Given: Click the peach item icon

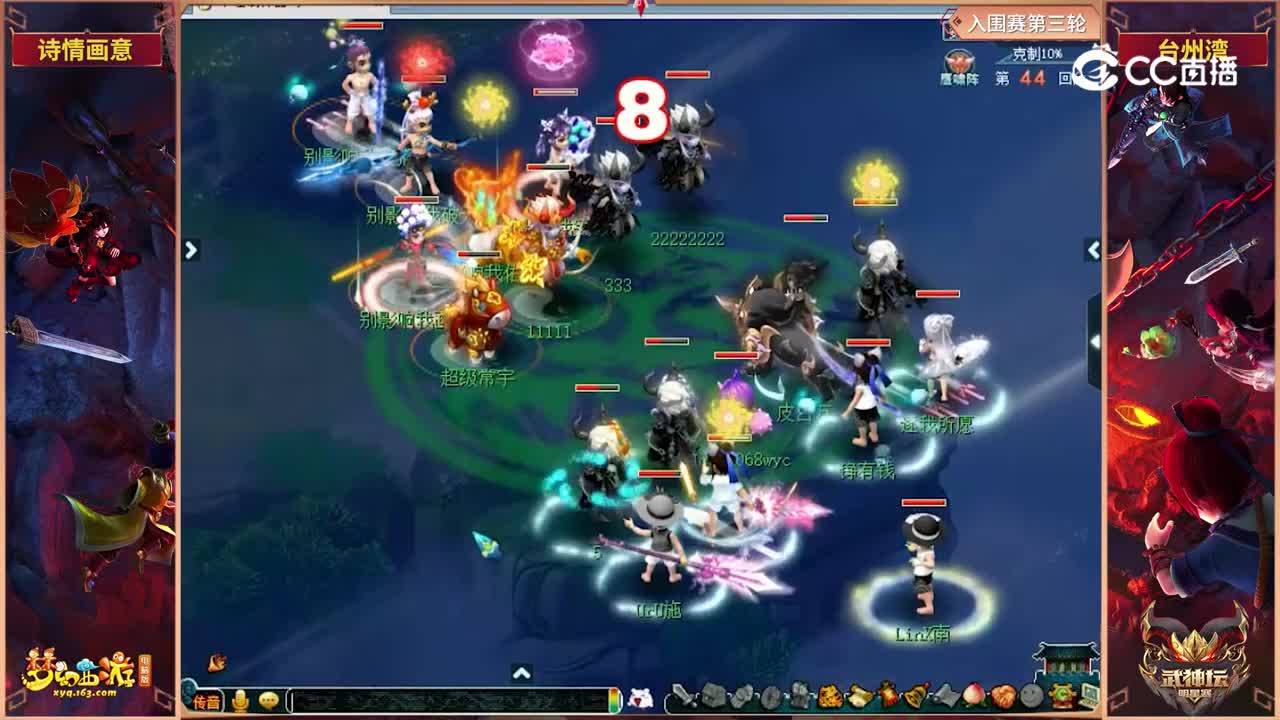Looking at the screenshot, I should pos(973,694).
